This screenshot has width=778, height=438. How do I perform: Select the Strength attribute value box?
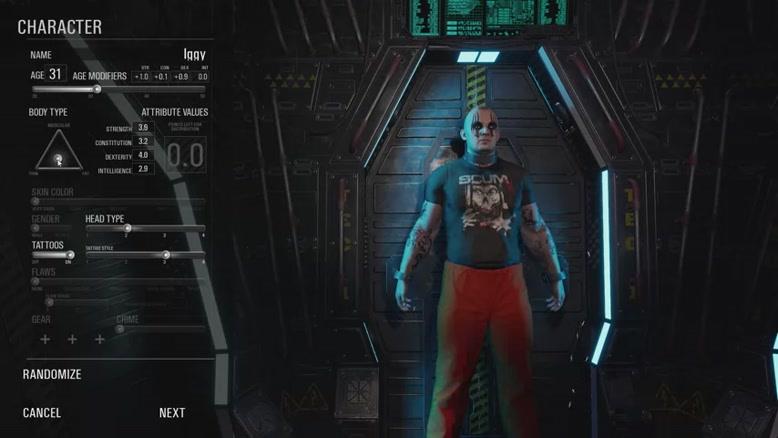[143, 128]
